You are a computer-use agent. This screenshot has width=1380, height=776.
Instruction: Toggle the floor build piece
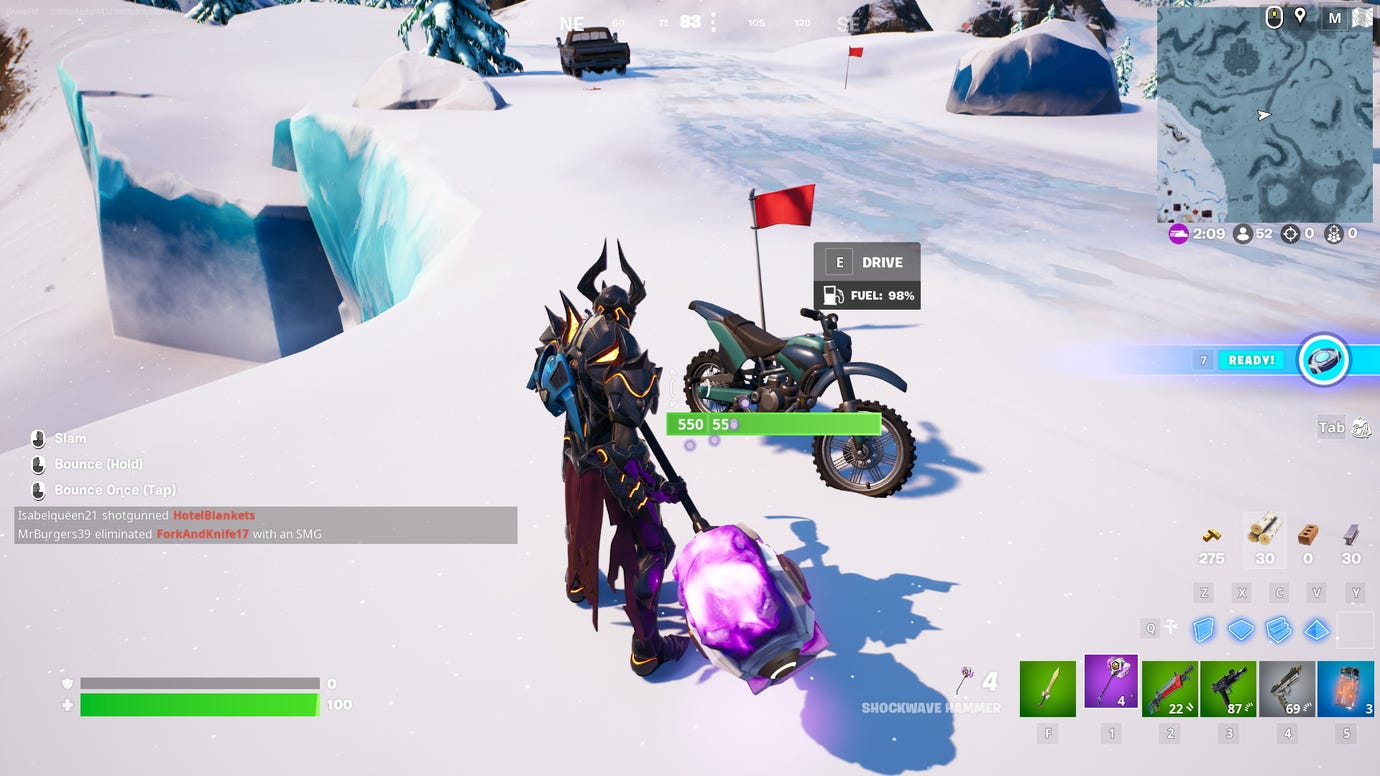(x=1242, y=630)
